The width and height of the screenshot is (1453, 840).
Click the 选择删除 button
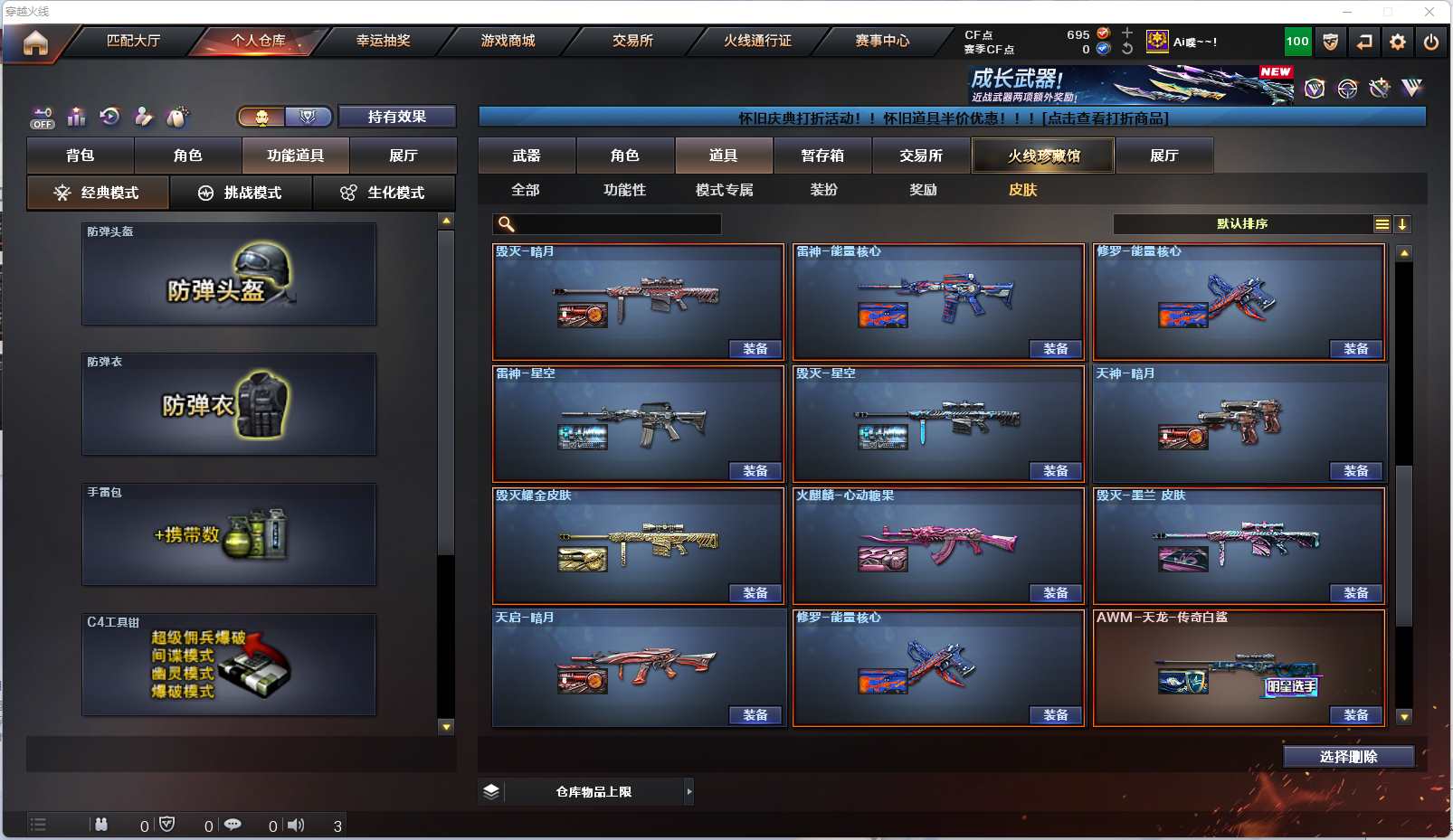pyautogui.click(x=1348, y=757)
